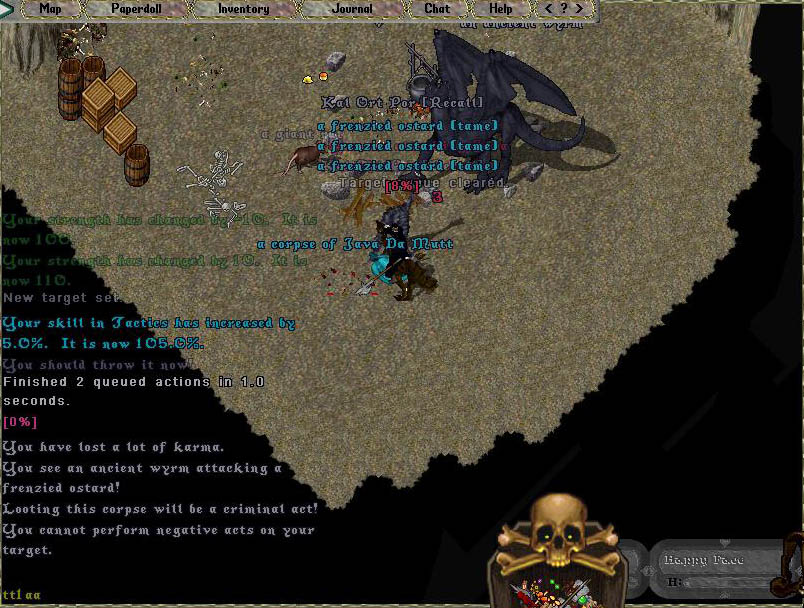Open the Help menu
804x608 pixels.
tap(500, 9)
